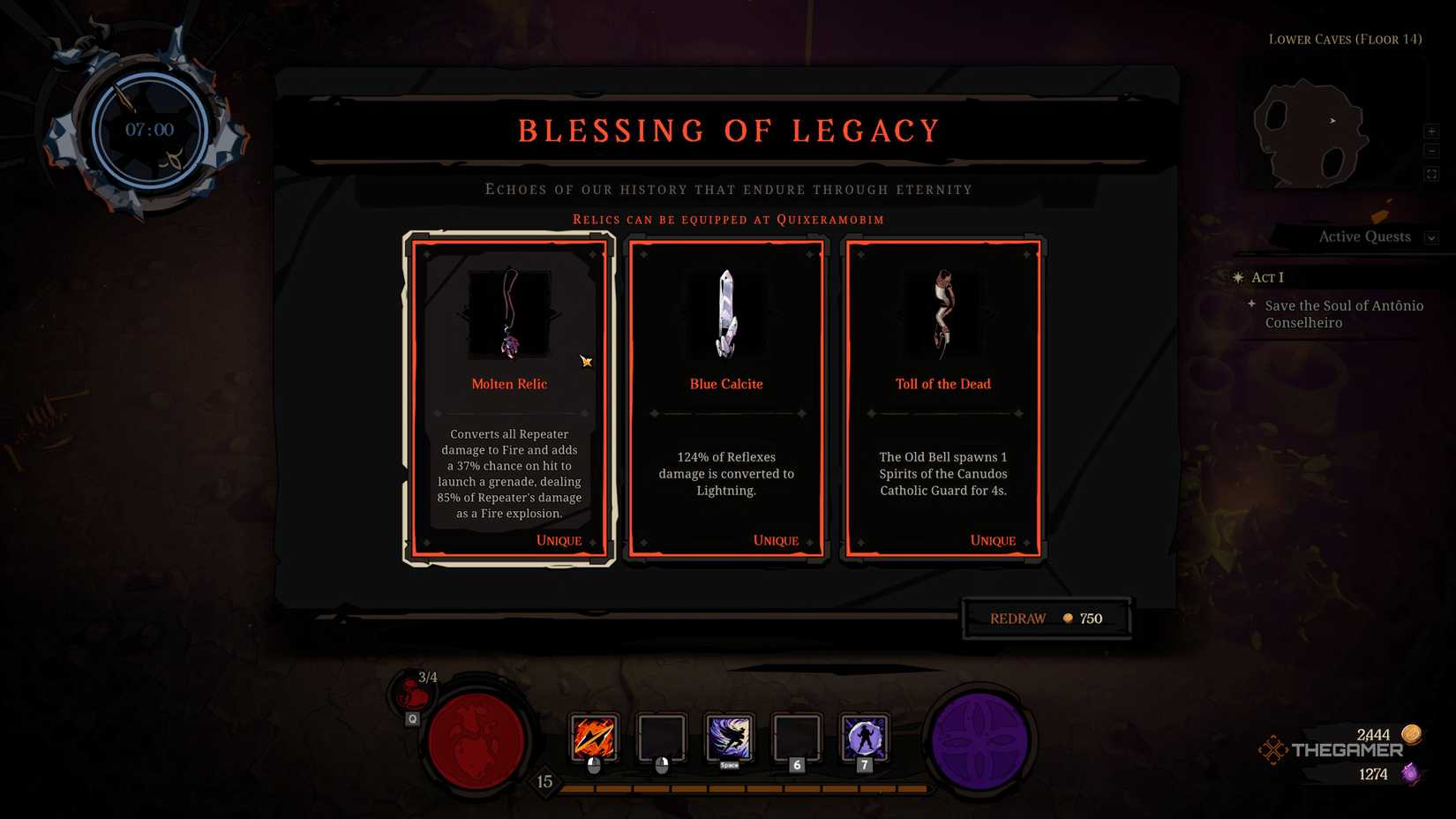Toggle the fullscreen minimap view

tap(1432, 173)
